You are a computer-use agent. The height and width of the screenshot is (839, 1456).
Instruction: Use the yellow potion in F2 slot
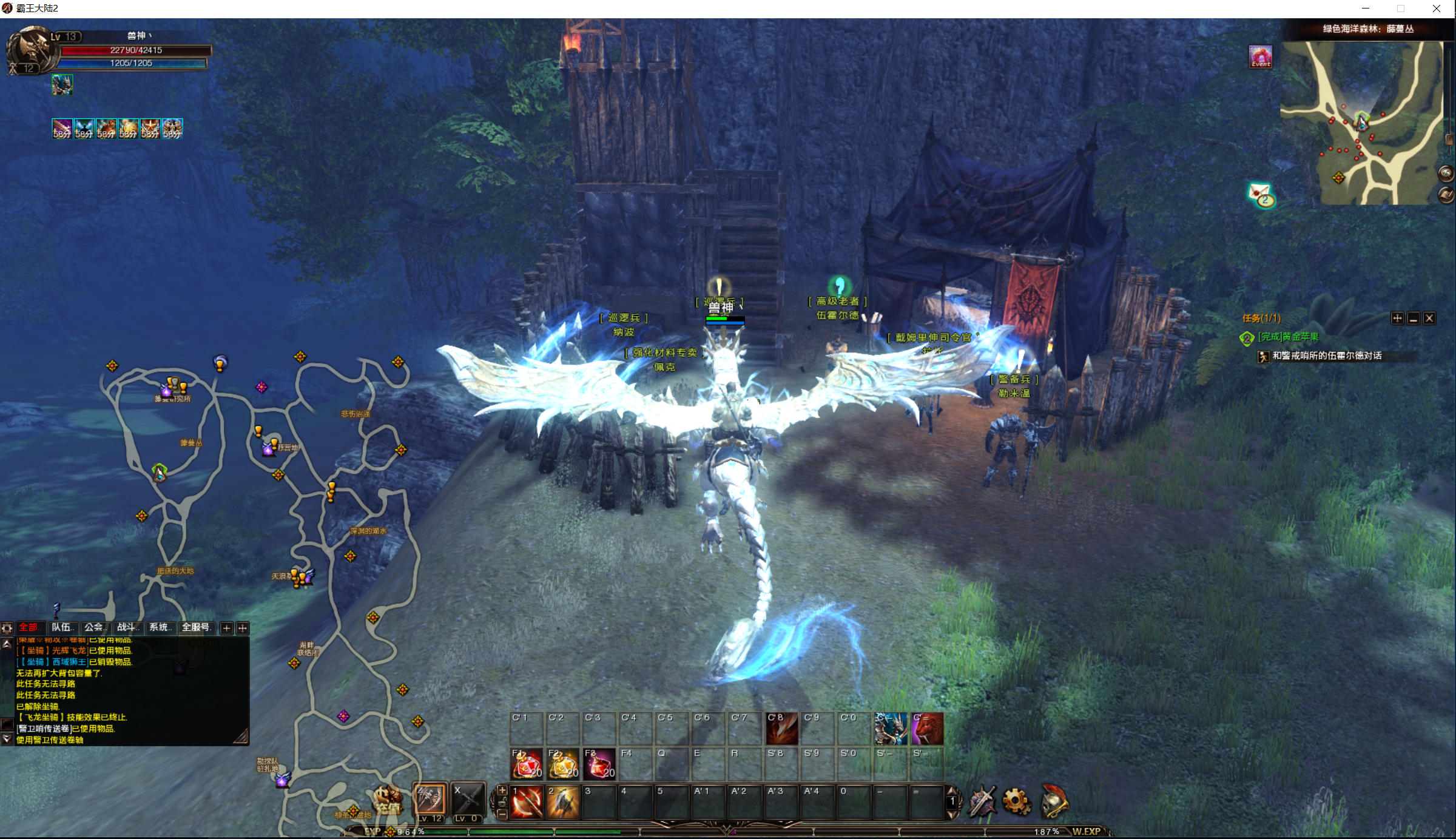pyautogui.click(x=562, y=765)
